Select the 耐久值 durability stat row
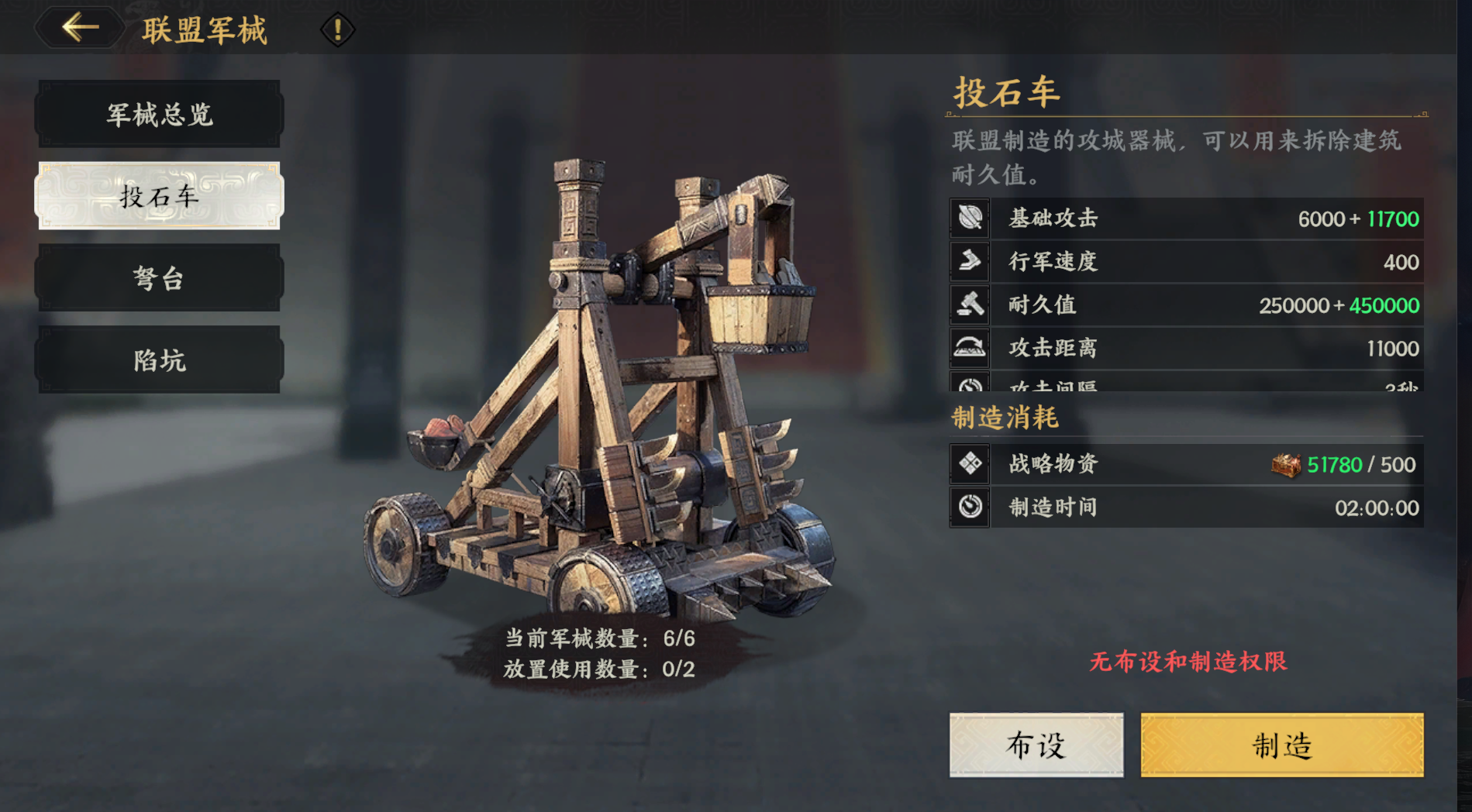 1186,305
